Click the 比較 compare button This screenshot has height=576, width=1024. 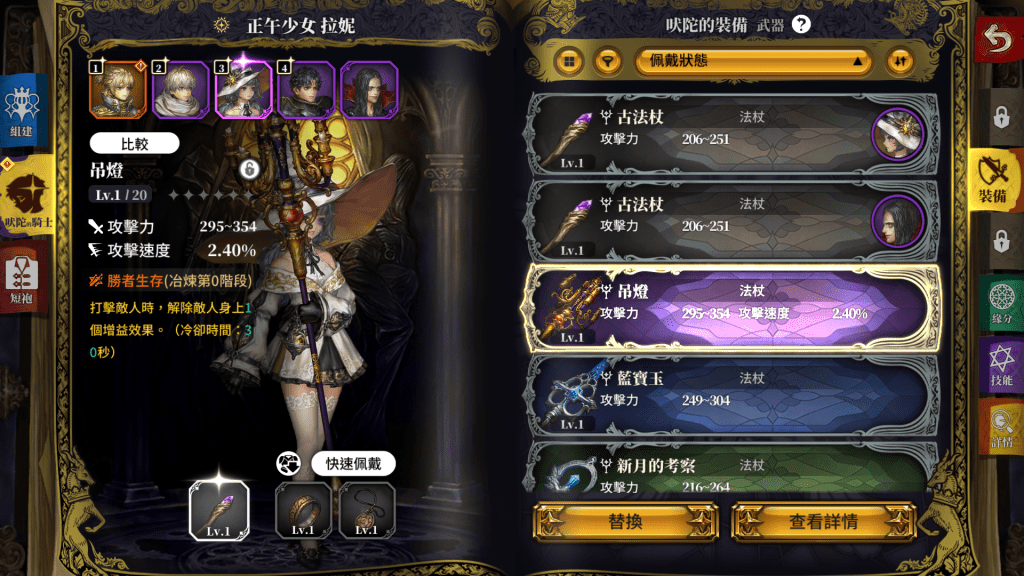[x=134, y=143]
